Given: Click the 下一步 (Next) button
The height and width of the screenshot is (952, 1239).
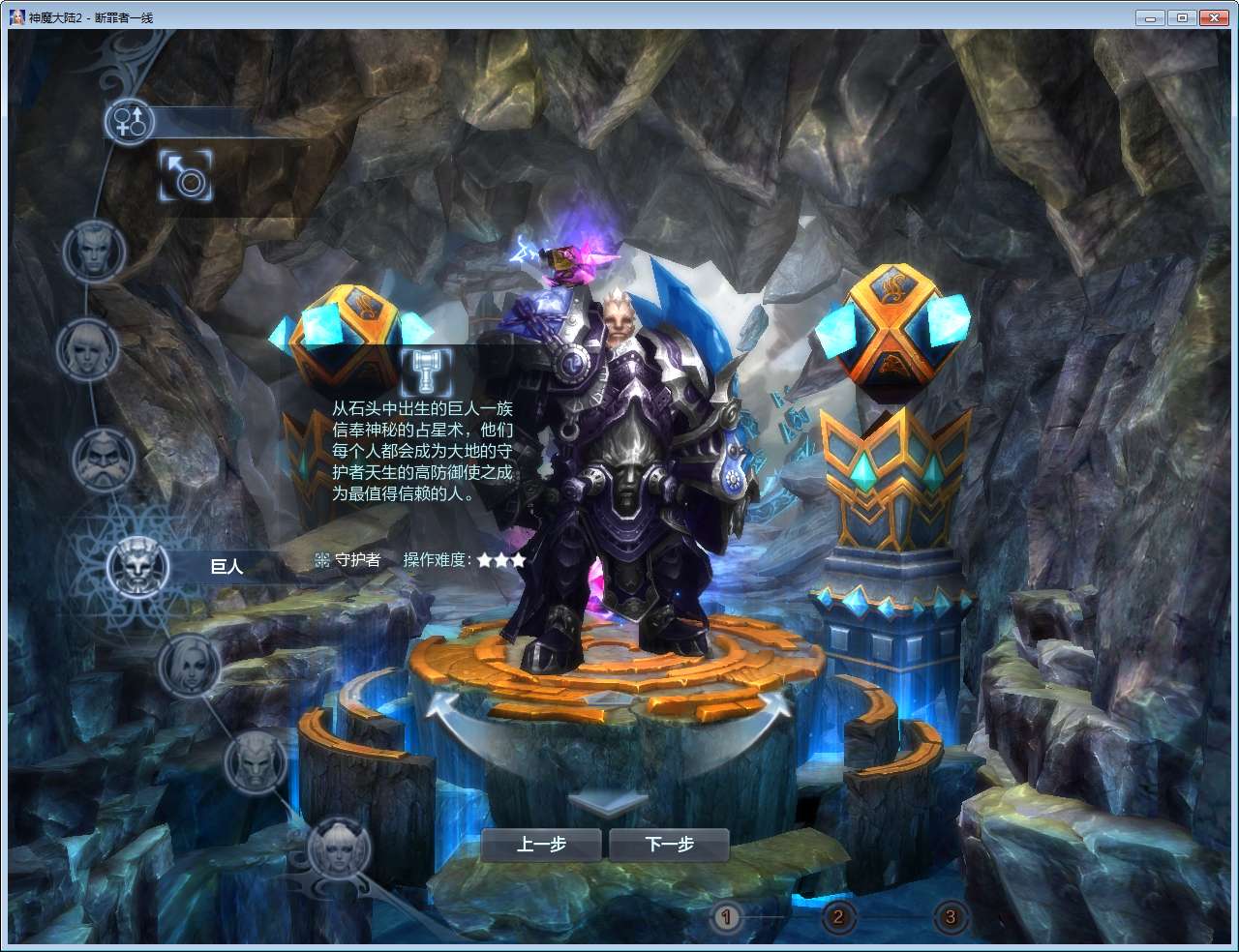Looking at the screenshot, I should 667,844.
